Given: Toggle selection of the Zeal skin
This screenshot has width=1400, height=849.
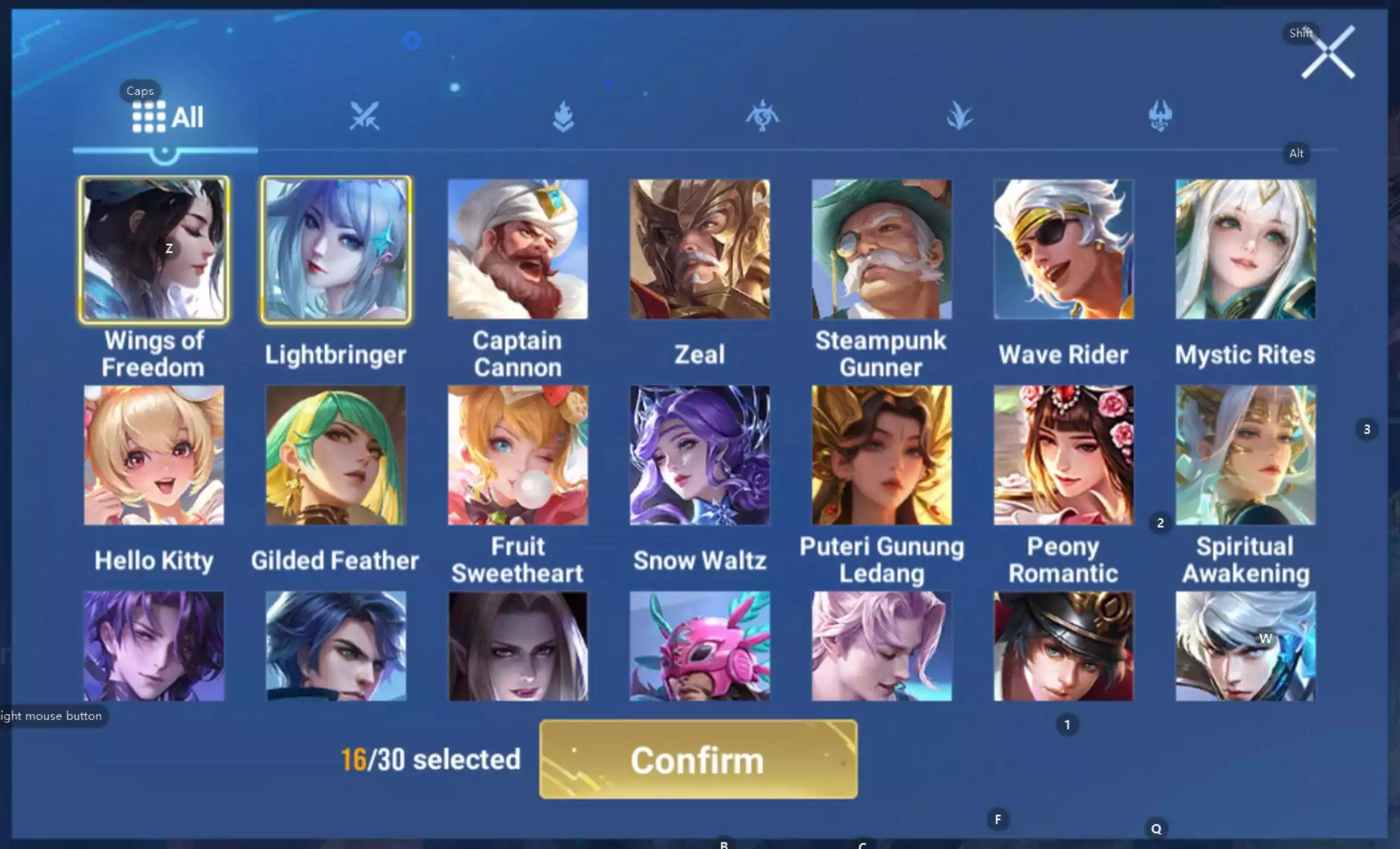Looking at the screenshot, I should pos(699,249).
